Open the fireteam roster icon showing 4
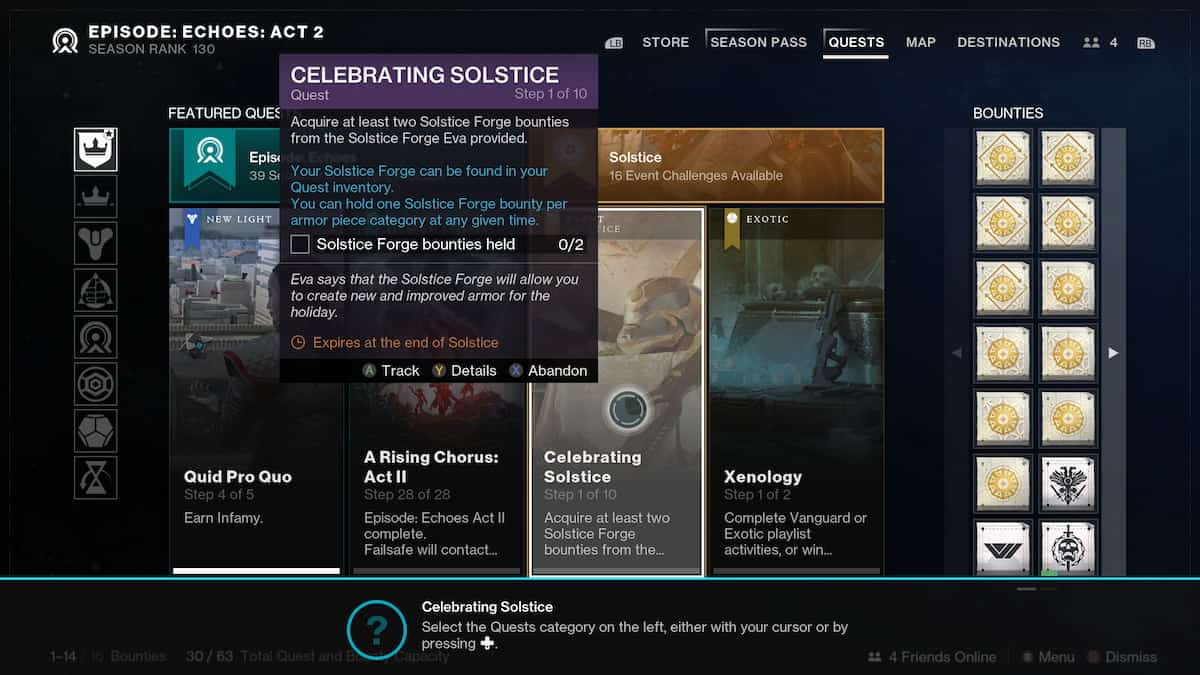The height and width of the screenshot is (675, 1200). click(1100, 43)
